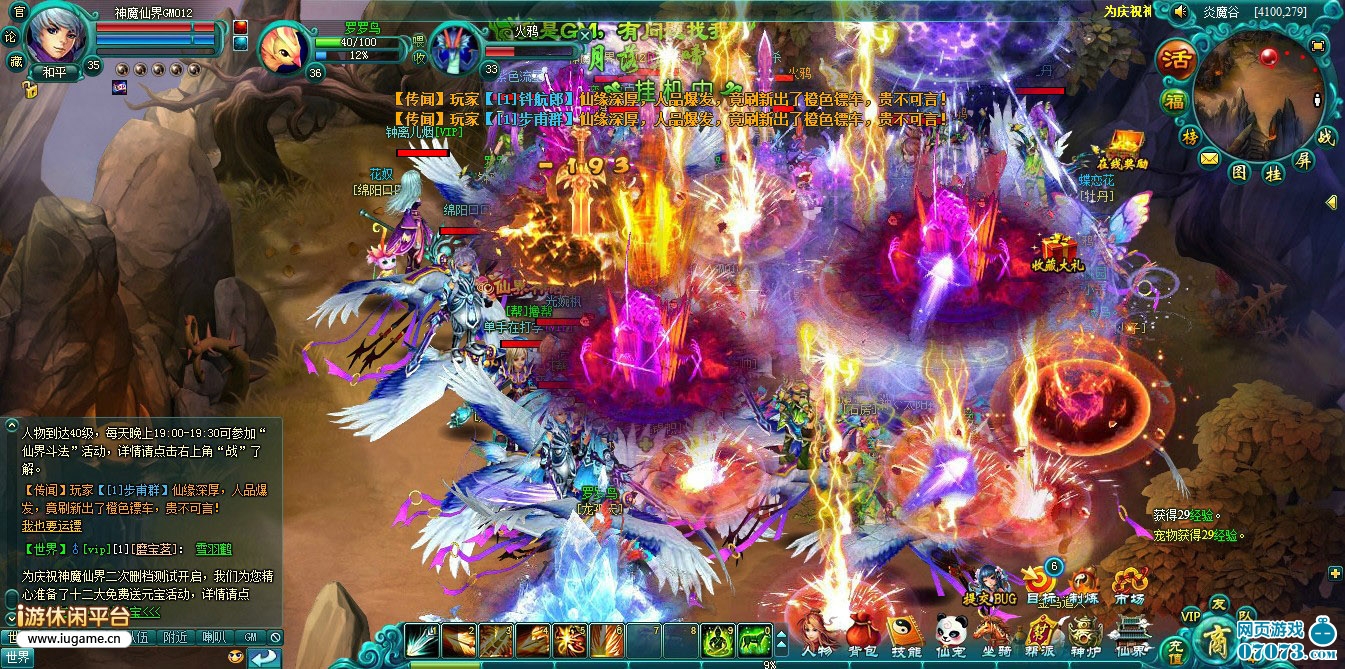Click the 充值 recharge button
Image resolution: width=1345 pixels, height=669 pixels.
coord(1177,652)
